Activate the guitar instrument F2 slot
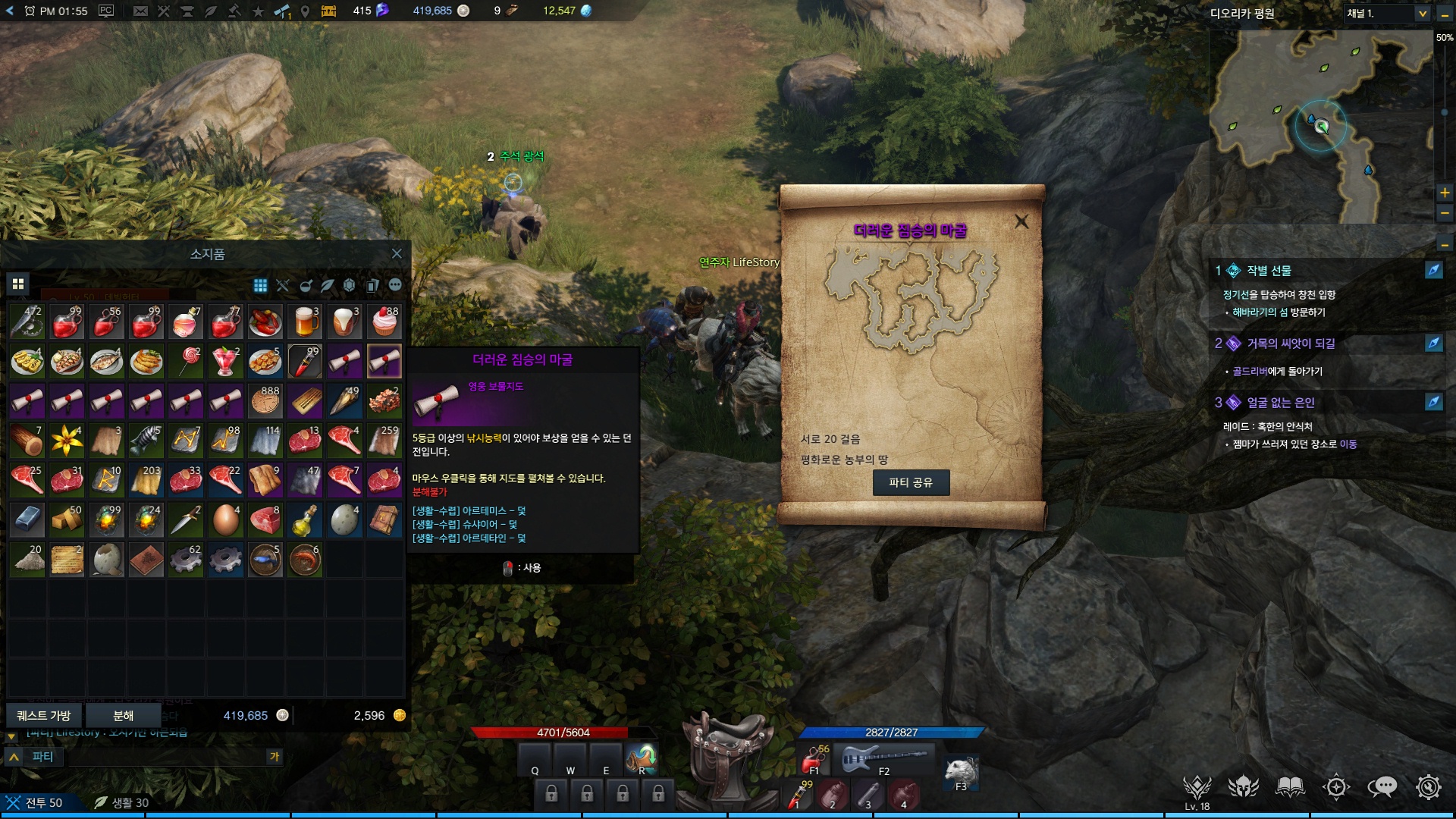 [x=883, y=758]
